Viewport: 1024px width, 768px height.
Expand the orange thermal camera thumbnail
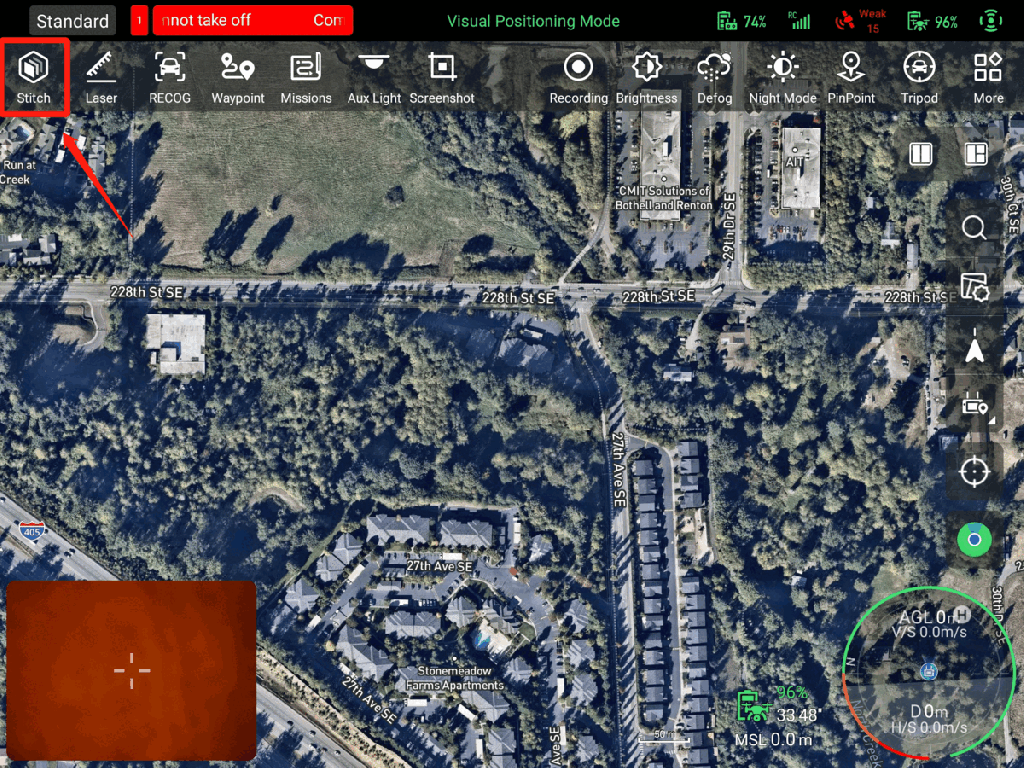click(131, 671)
